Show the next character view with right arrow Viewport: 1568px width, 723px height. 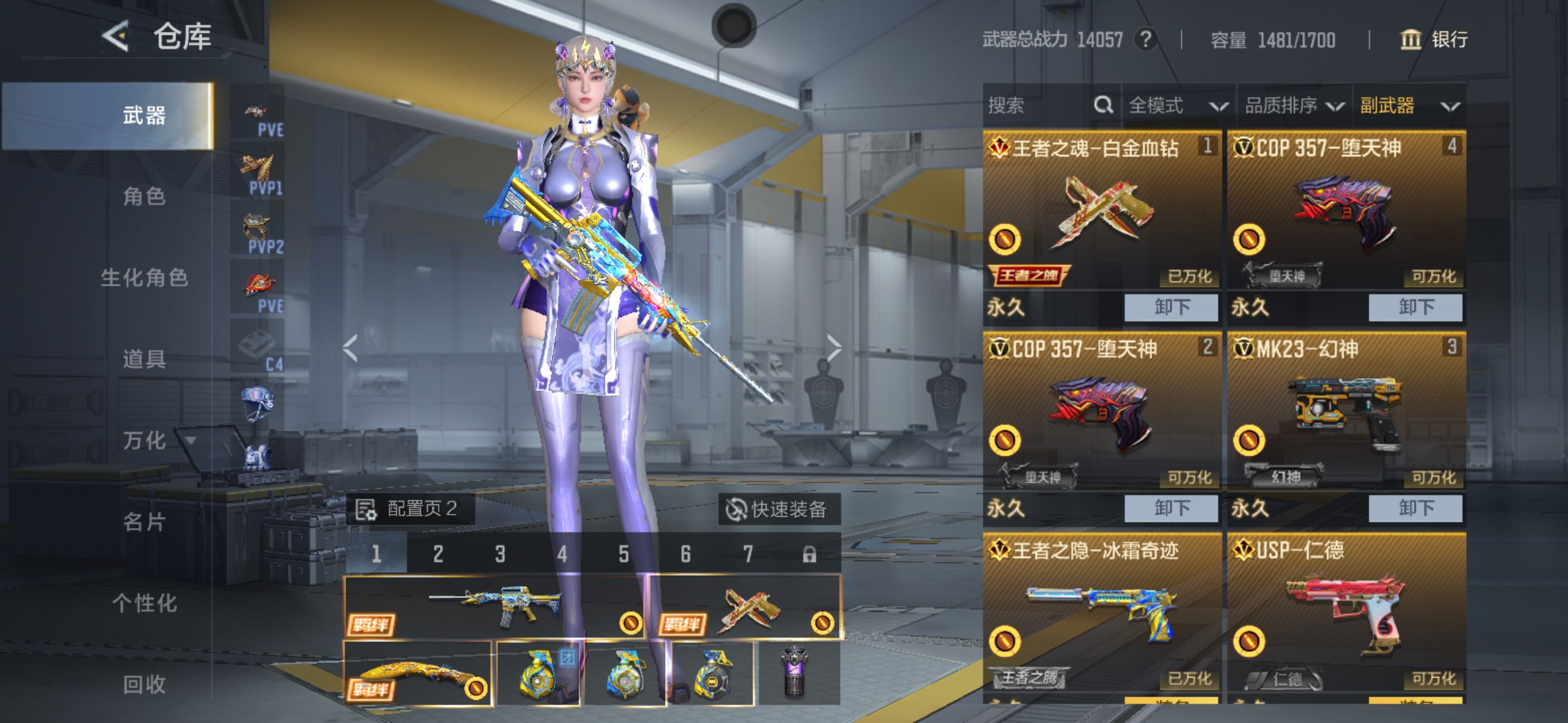833,348
